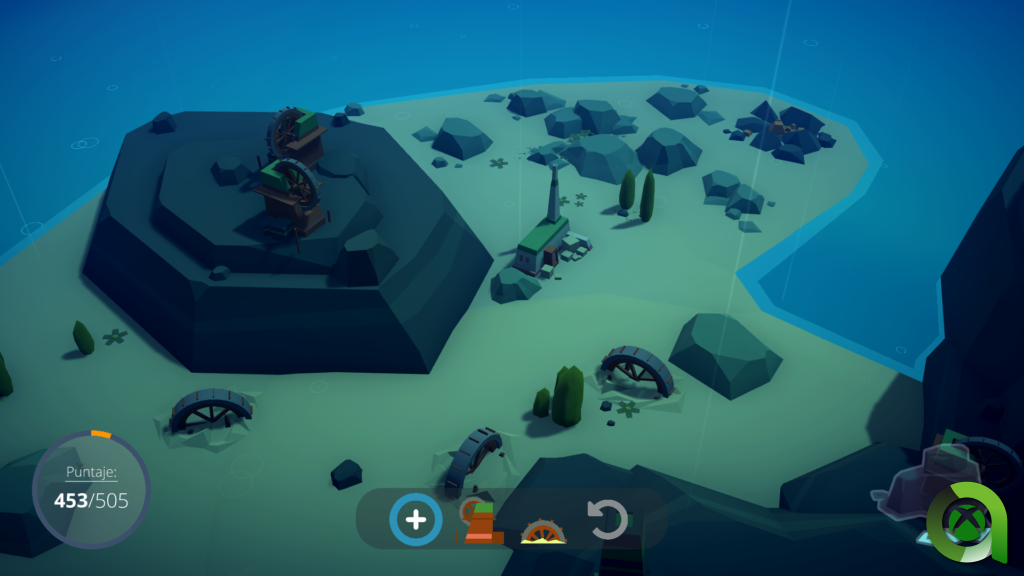Click the blue plus button
This screenshot has height=576, width=1024.
[x=415, y=520]
